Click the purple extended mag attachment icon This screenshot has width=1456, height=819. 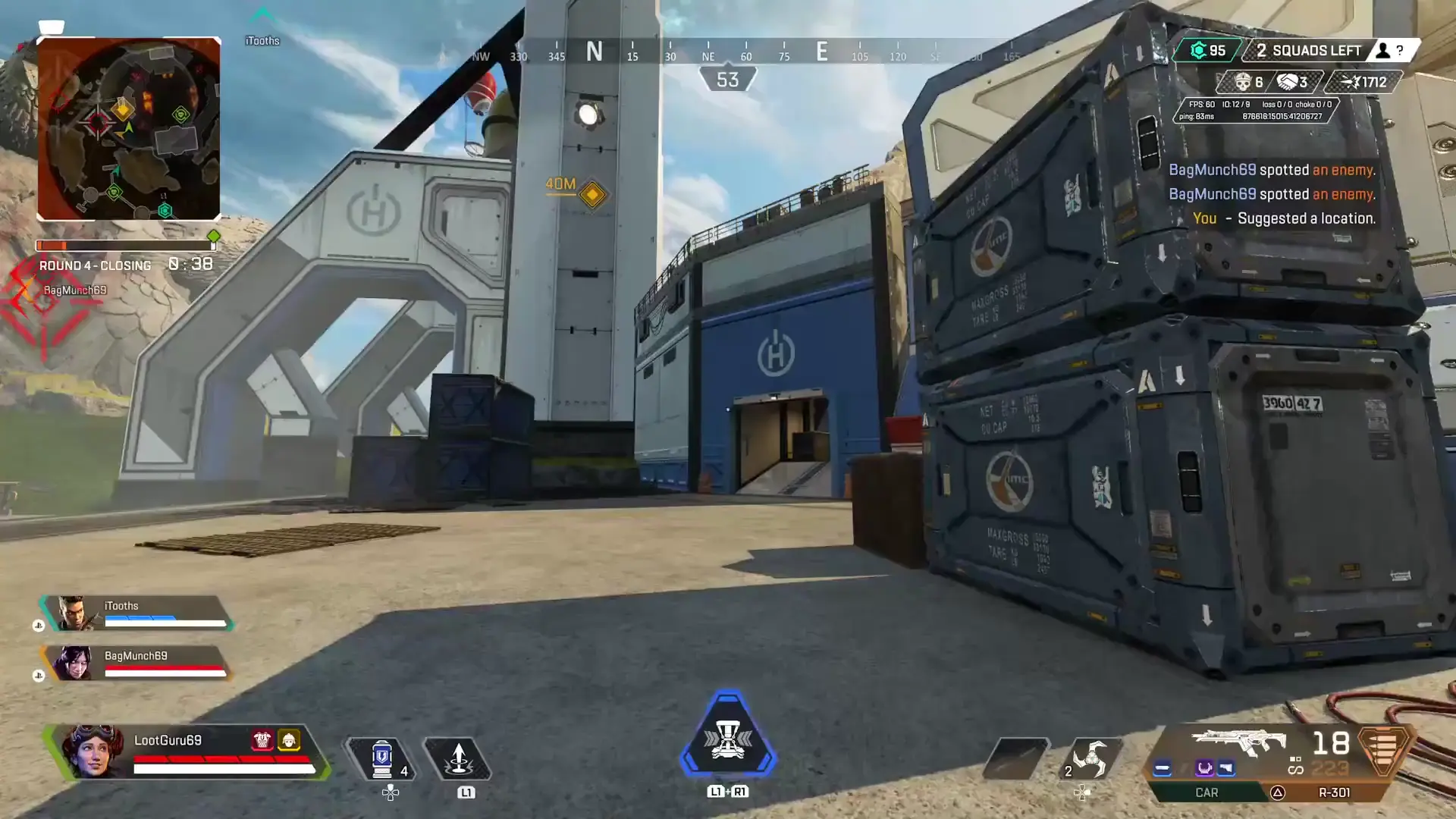[1205, 767]
